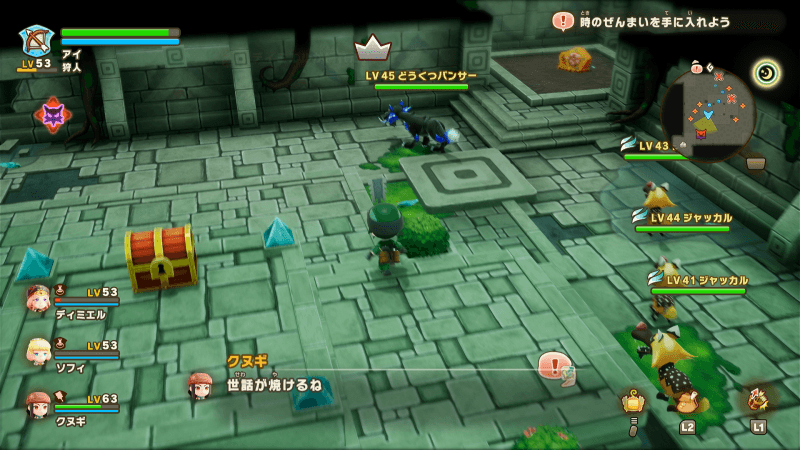The height and width of the screenshot is (450, 800).
Task: Select party member ディミエル's portrait
Action: tap(38, 298)
